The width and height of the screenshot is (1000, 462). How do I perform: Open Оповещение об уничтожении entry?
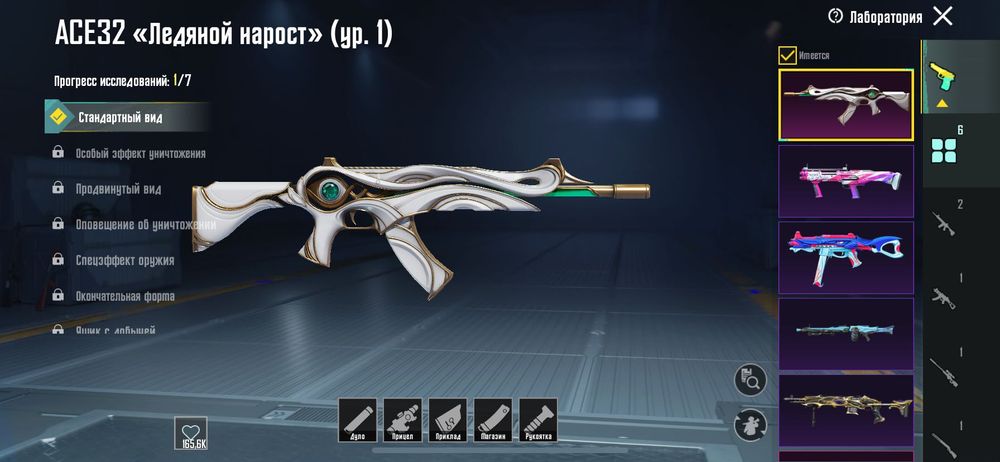[x=145, y=224]
